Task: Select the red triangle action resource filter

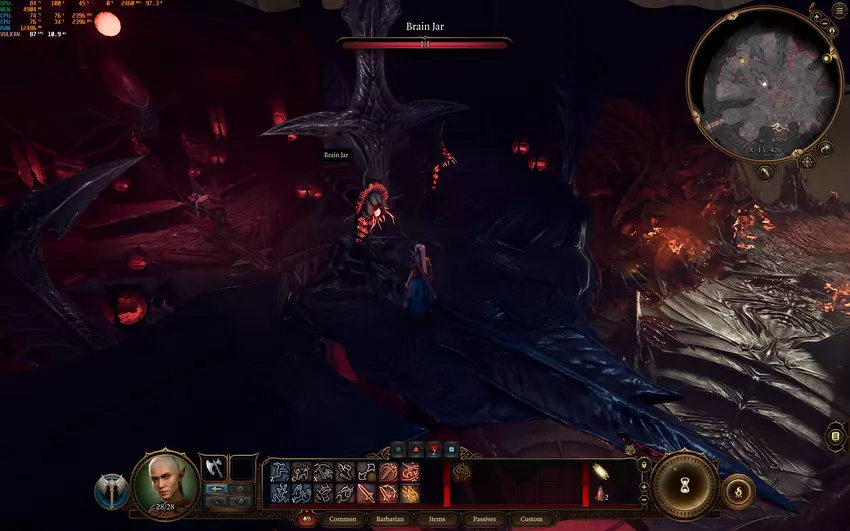Action: point(416,450)
